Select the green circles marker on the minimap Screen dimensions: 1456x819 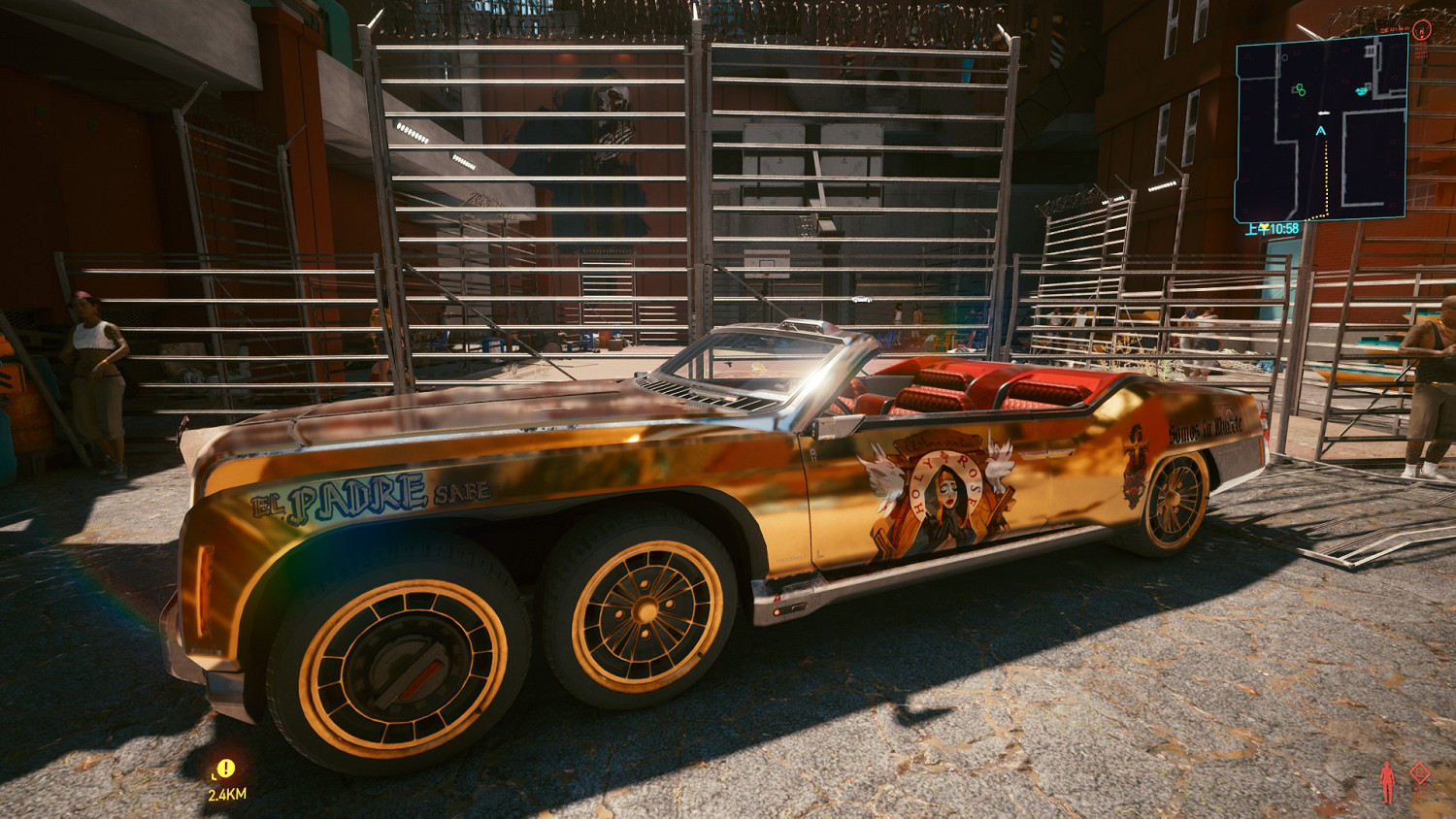(x=1299, y=90)
